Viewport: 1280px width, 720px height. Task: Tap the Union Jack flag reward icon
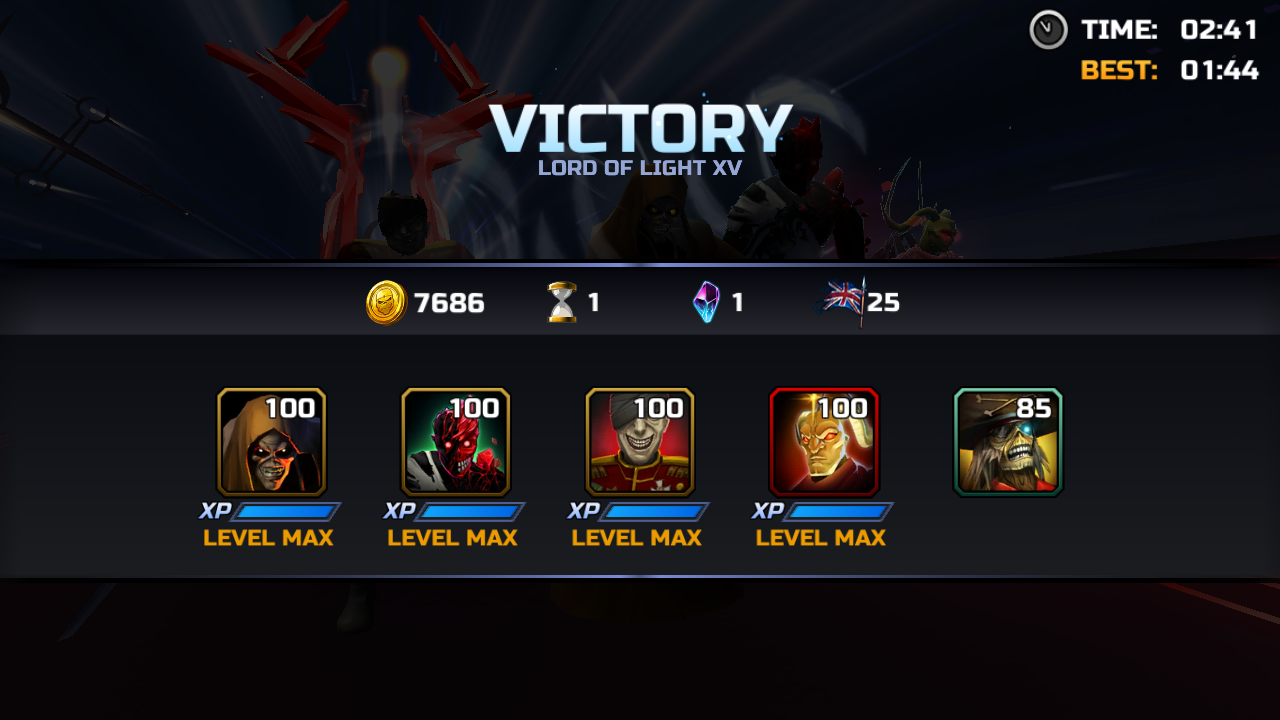click(842, 300)
